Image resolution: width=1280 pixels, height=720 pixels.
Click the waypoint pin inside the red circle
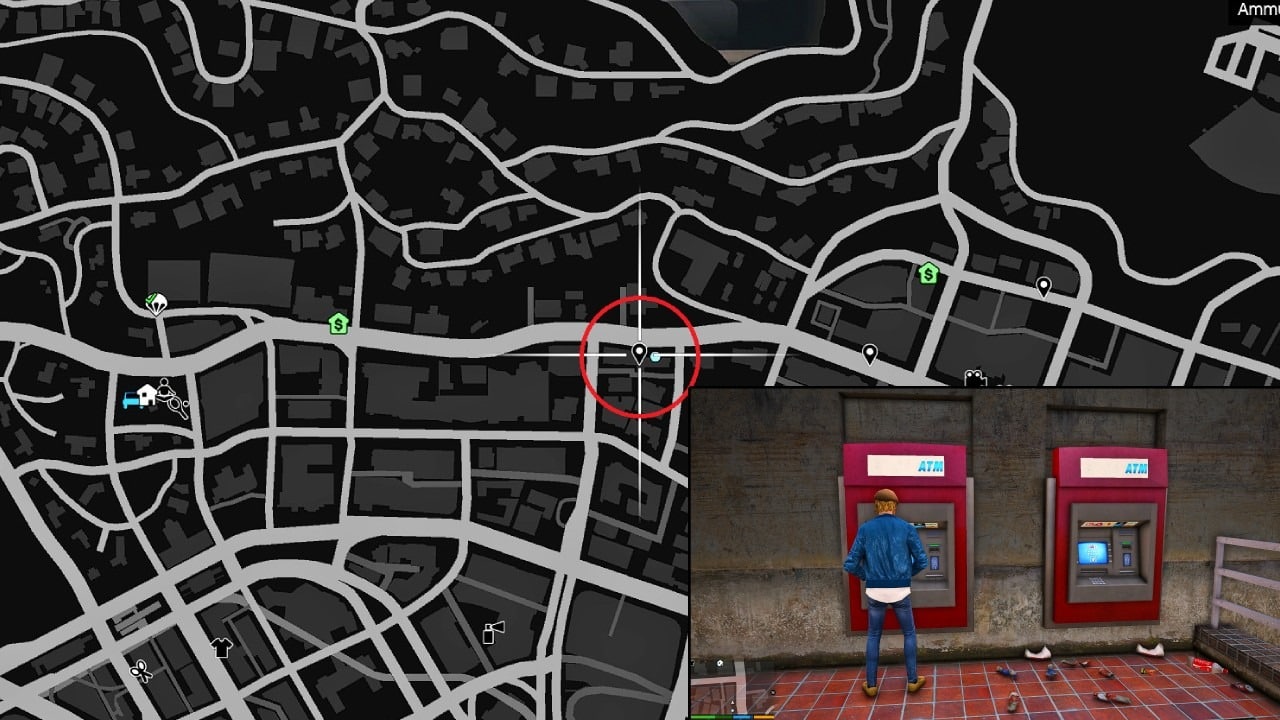click(x=637, y=352)
